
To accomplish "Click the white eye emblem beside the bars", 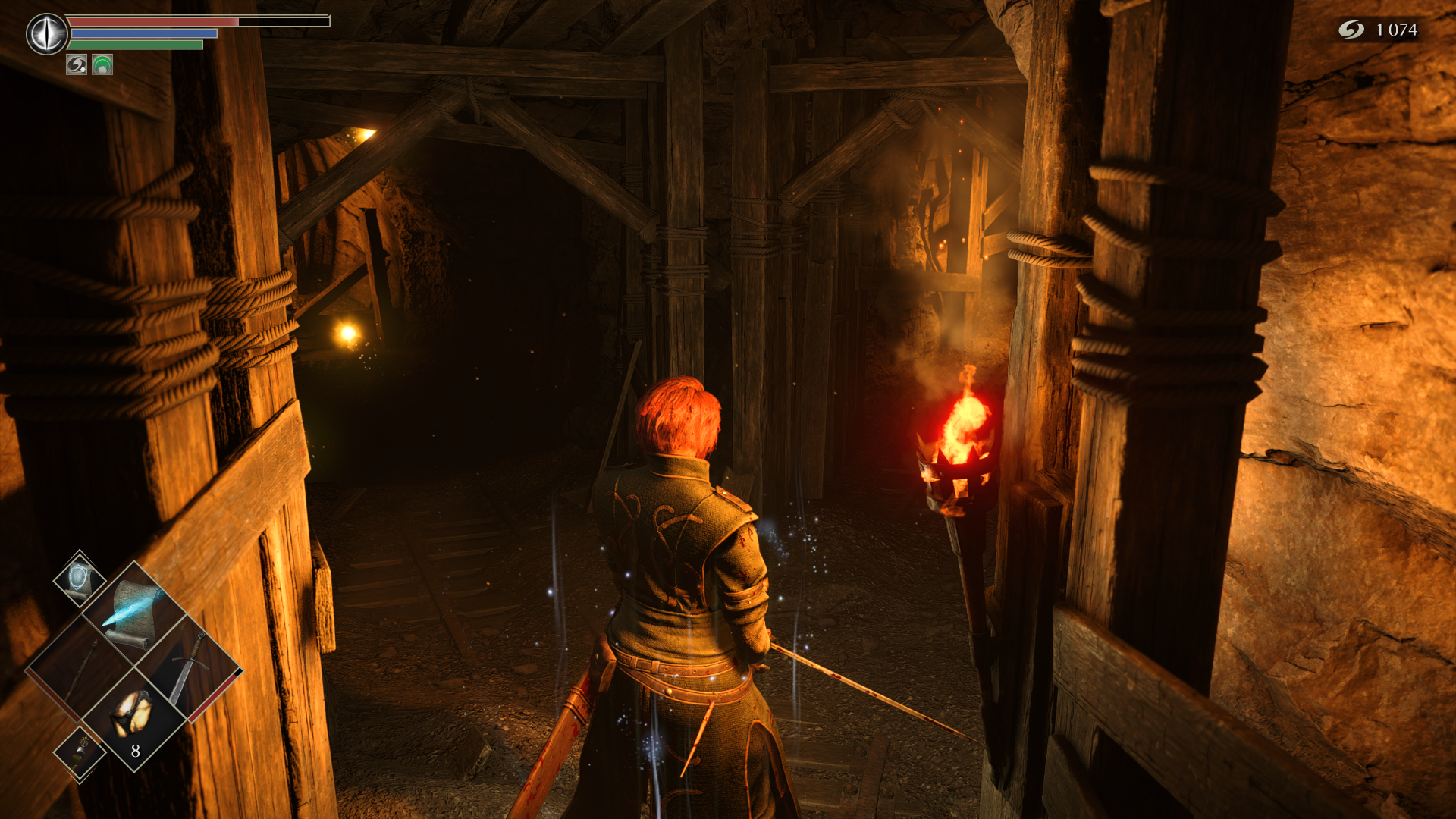I will [x=47, y=33].
